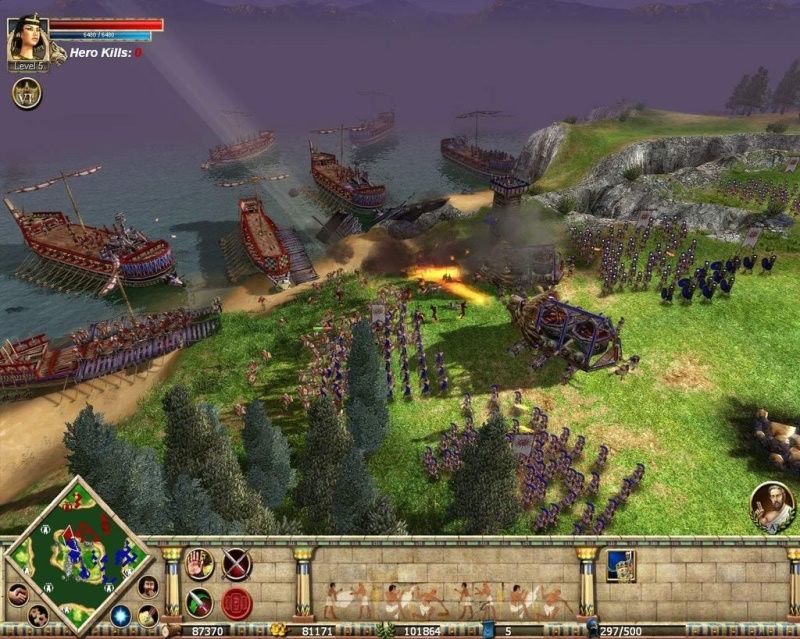Select the Cleopatra hero portrait

27,40
